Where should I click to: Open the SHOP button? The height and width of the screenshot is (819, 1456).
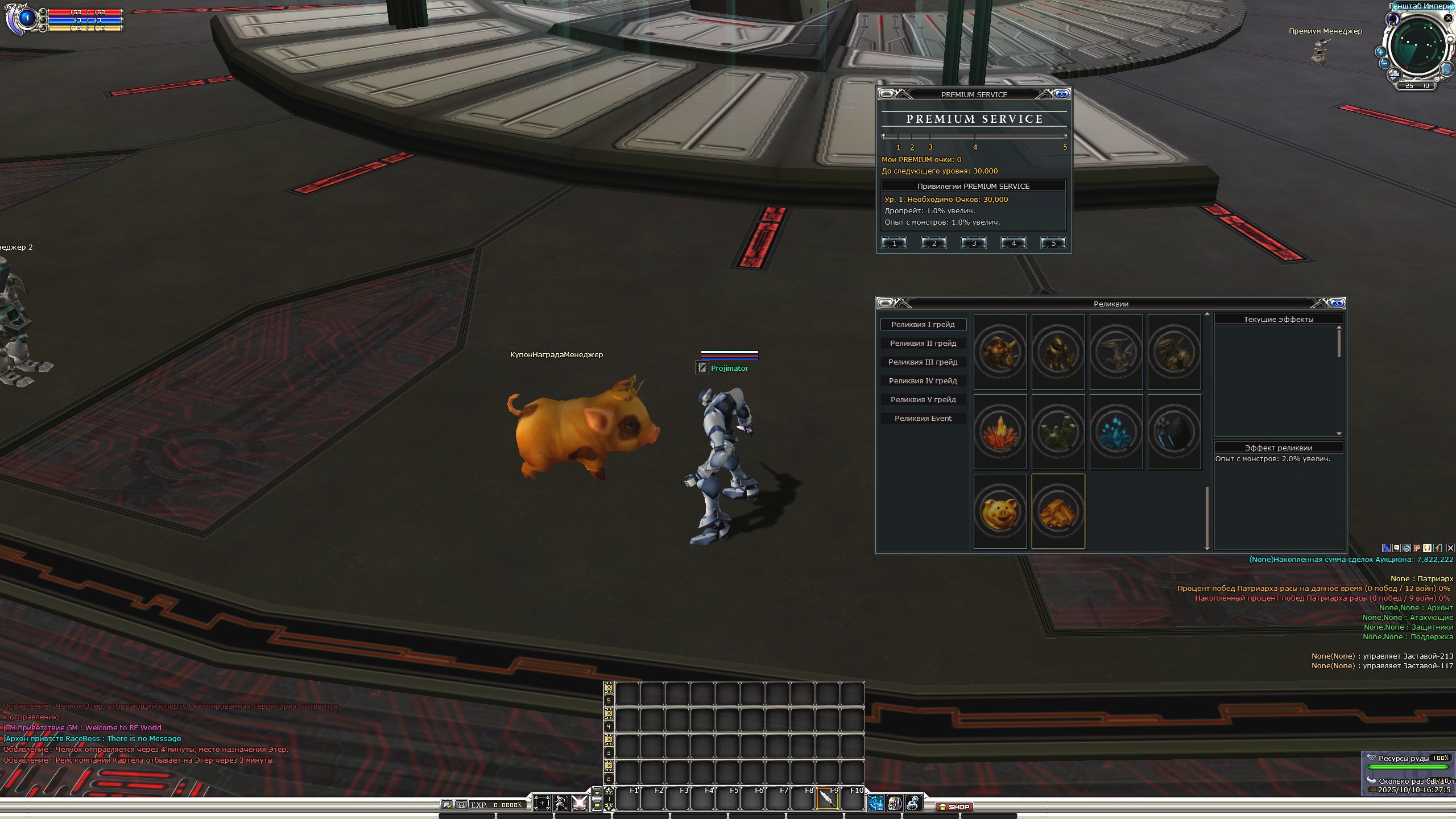(955, 806)
